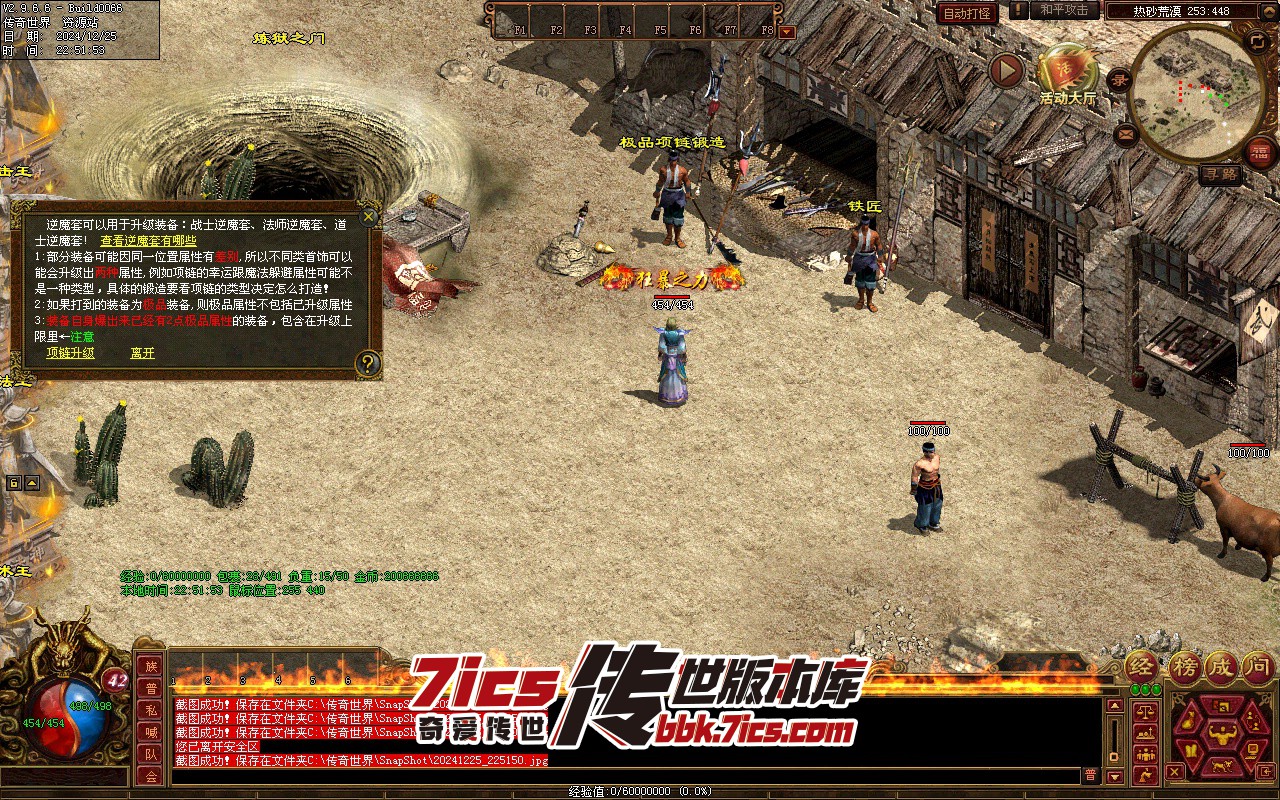
Task: Open the 榜 ranking button
Action: [1184, 667]
